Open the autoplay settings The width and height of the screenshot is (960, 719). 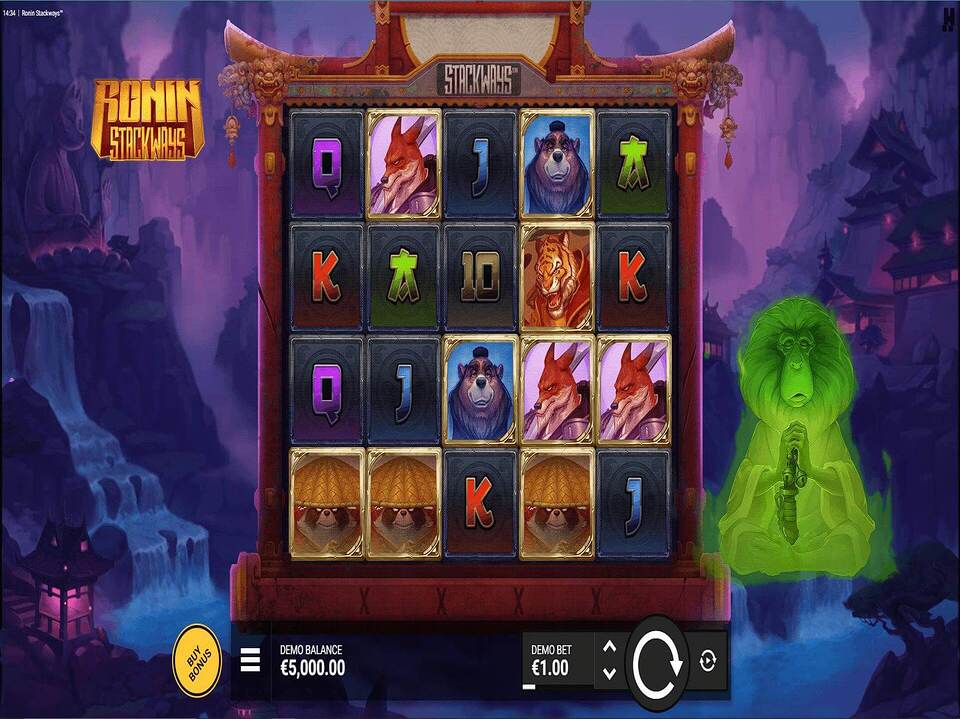point(708,661)
